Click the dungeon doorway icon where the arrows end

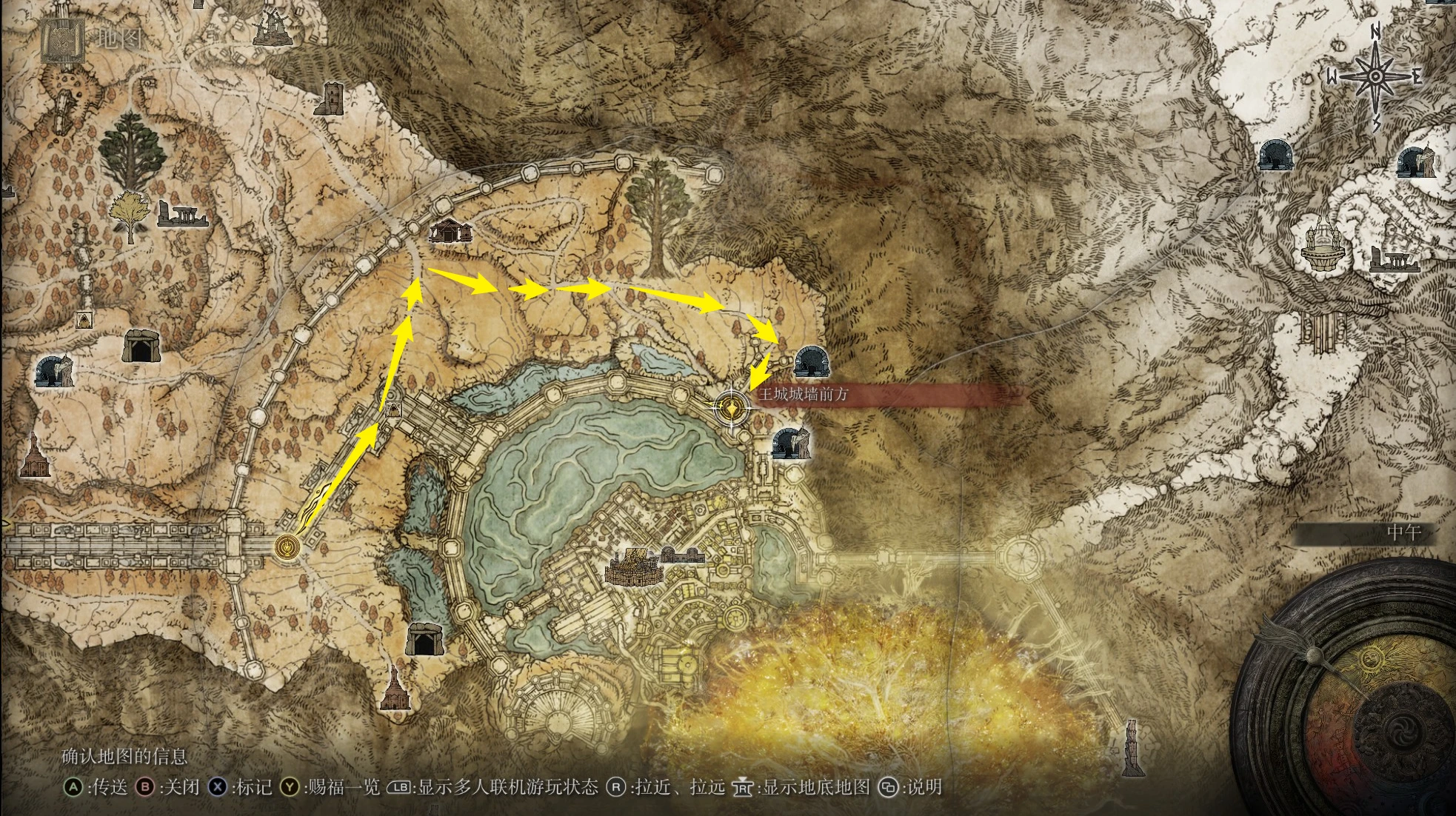(810, 361)
